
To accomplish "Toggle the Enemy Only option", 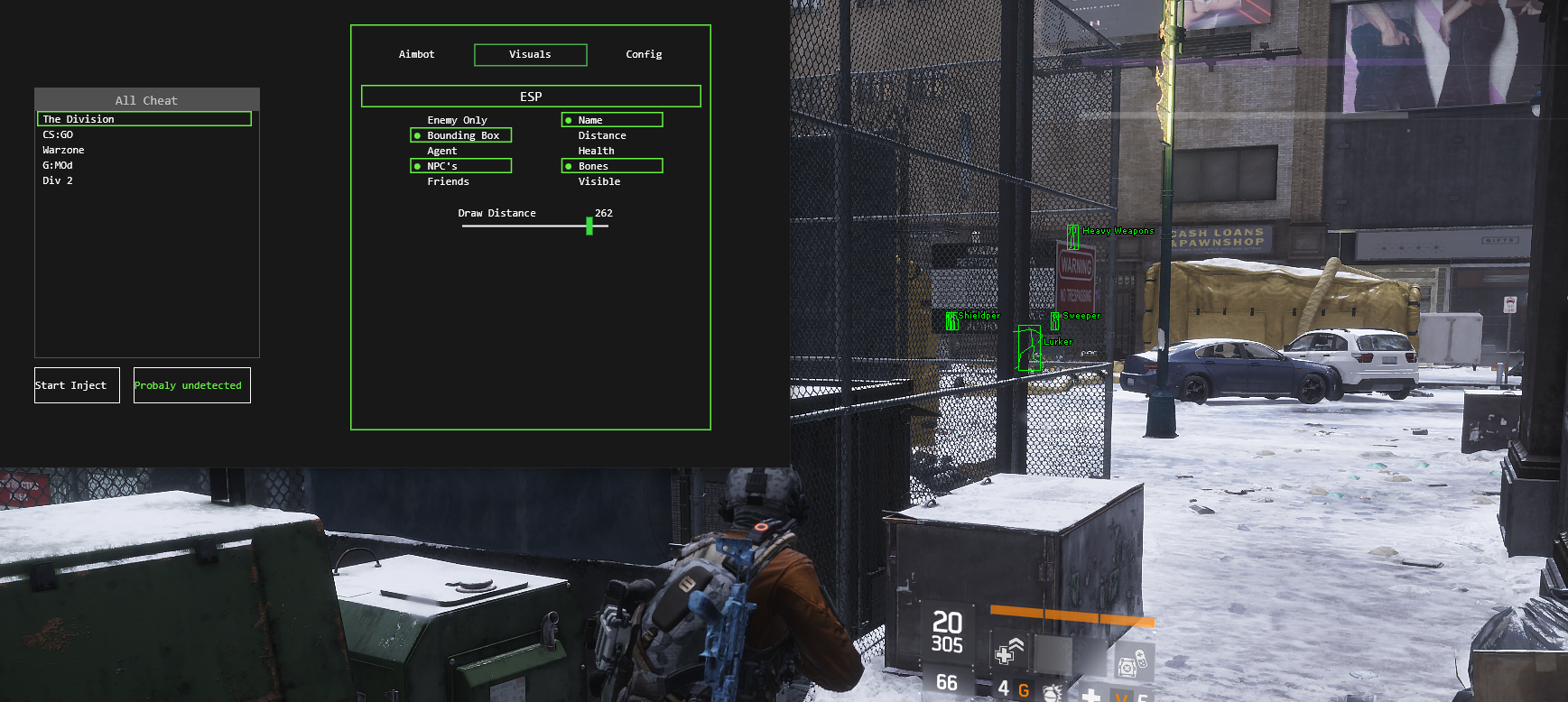I will click(457, 120).
